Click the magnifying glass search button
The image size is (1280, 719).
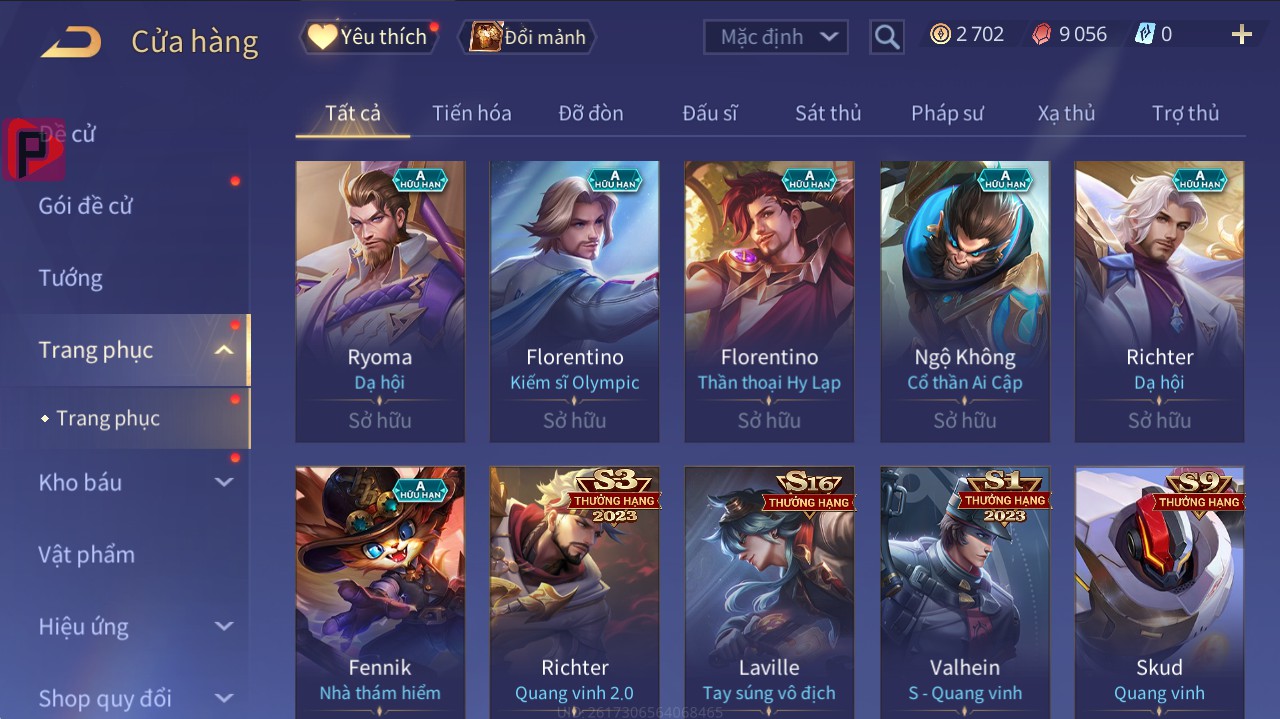(x=886, y=37)
